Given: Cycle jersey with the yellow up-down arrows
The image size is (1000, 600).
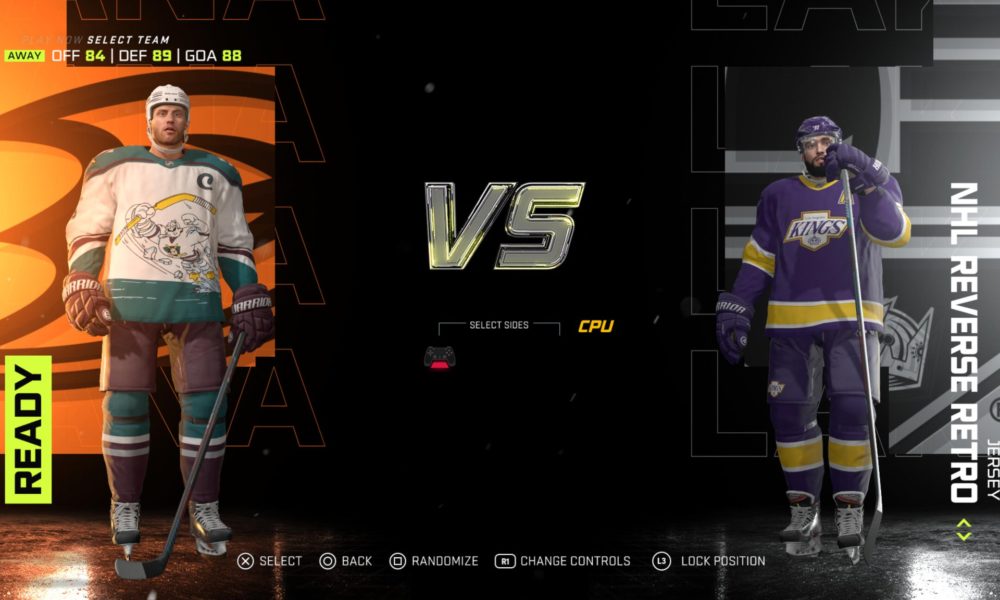Looking at the screenshot, I should tap(963, 529).
